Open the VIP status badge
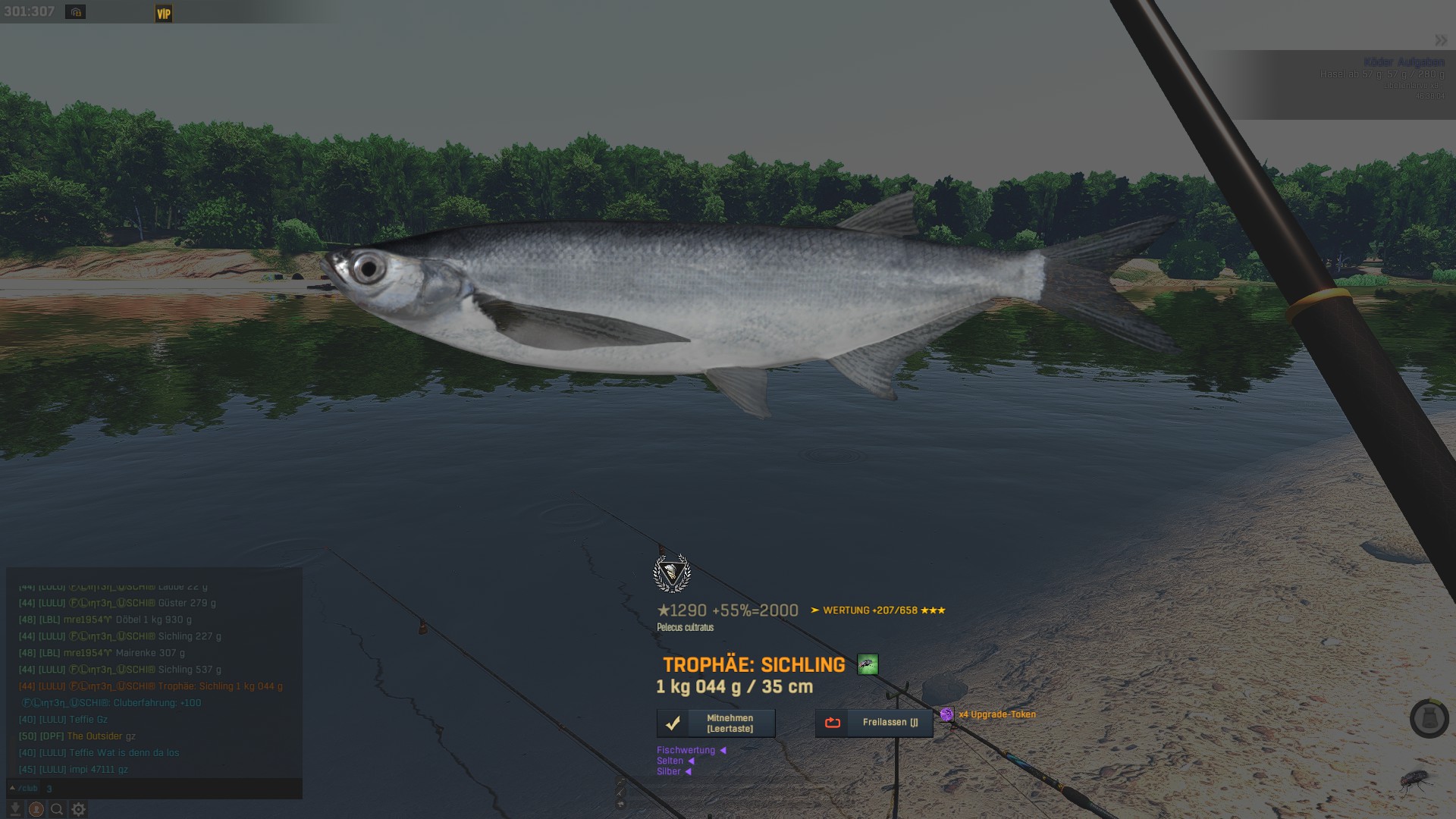 164,14
